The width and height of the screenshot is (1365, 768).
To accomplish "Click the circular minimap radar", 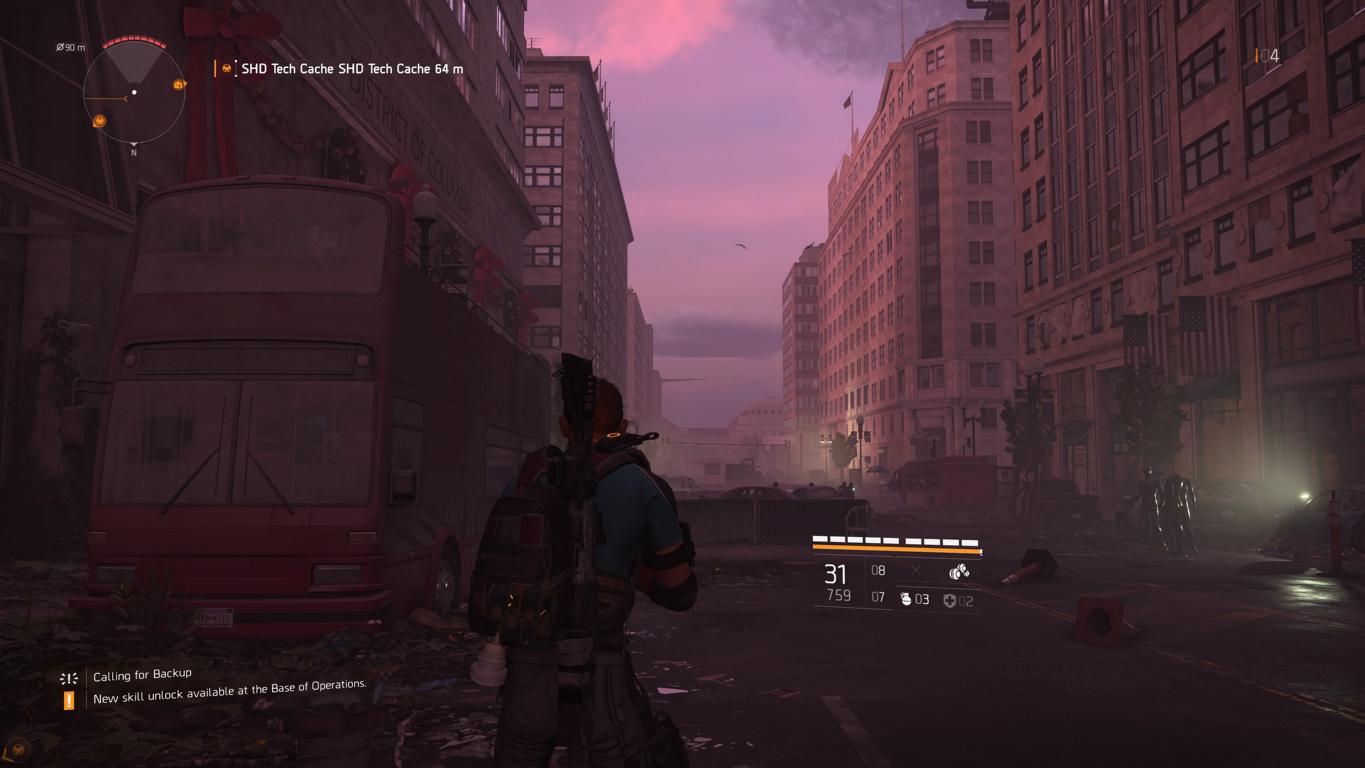I will point(134,92).
